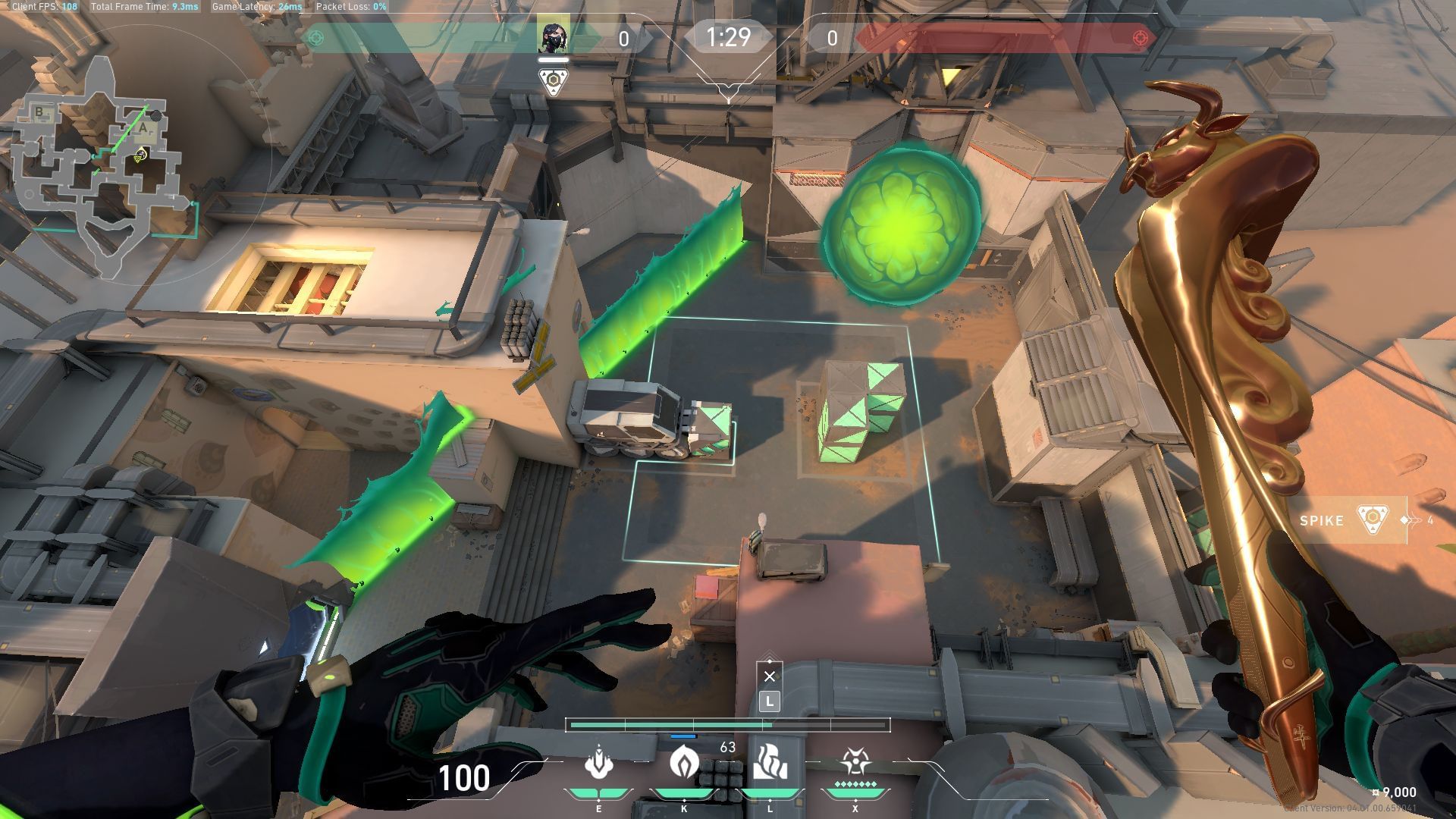The width and height of the screenshot is (1456, 819).
Task: Select the Viper agent portrait
Action: click(x=553, y=38)
